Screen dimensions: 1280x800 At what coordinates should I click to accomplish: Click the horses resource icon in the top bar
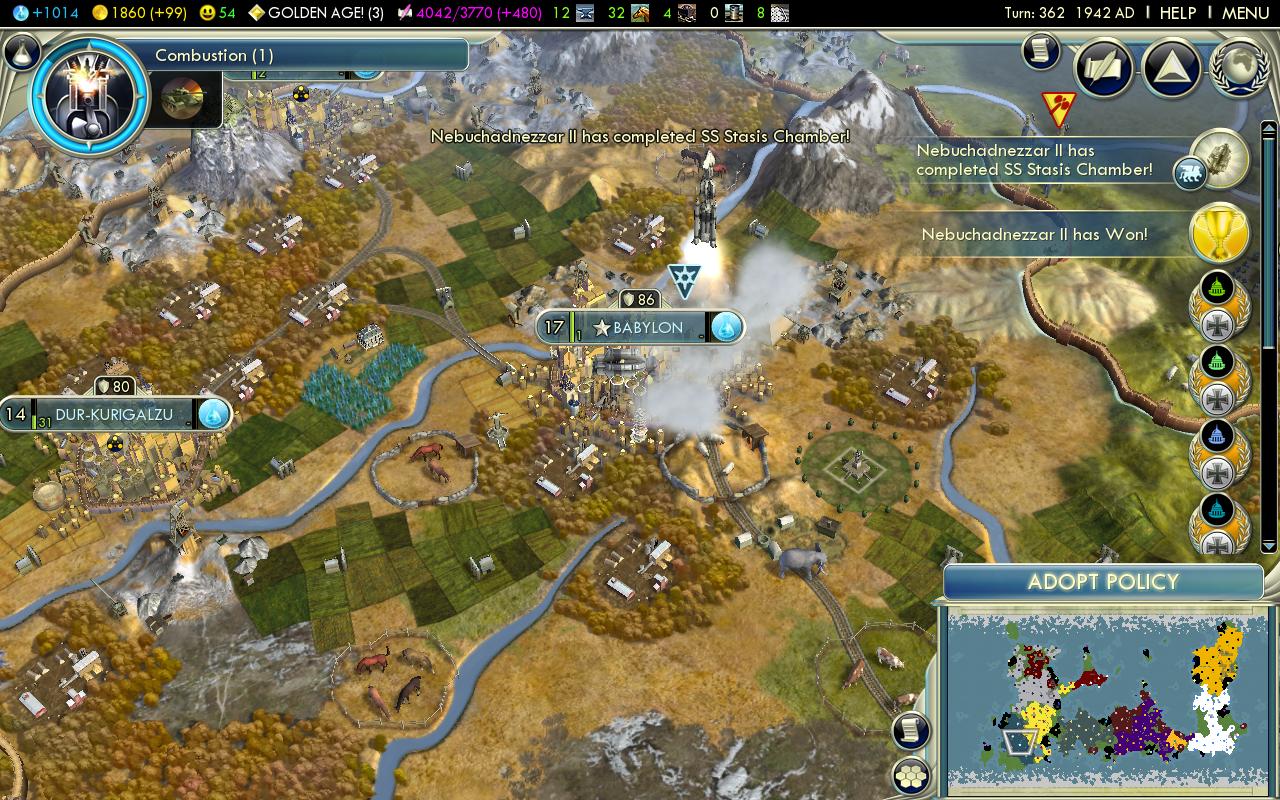click(639, 13)
